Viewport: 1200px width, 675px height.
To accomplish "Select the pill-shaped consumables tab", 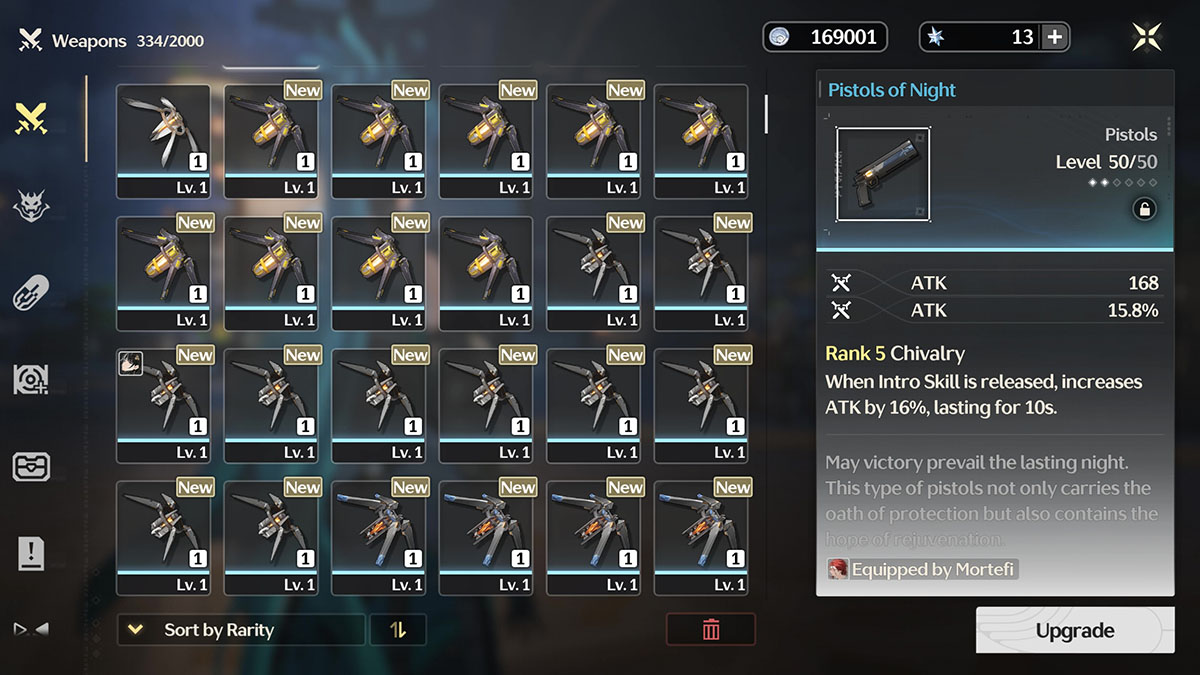I will pyautogui.click(x=32, y=293).
